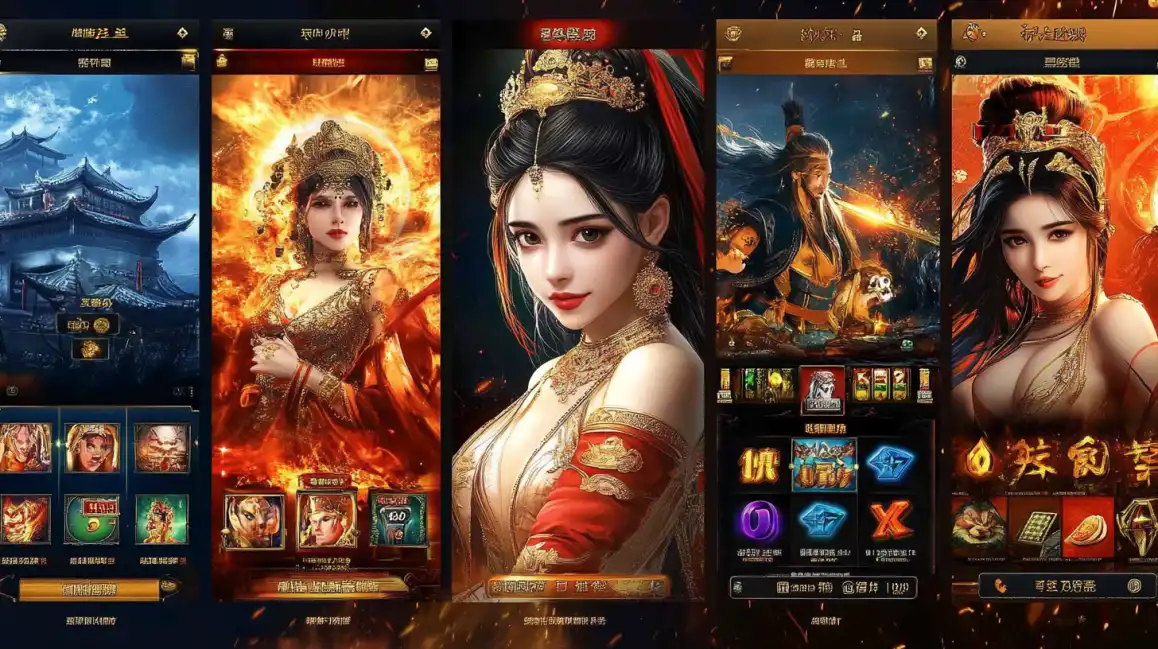Click the orange bar under the central portrait
The image size is (1158, 649).
coord(578,587)
